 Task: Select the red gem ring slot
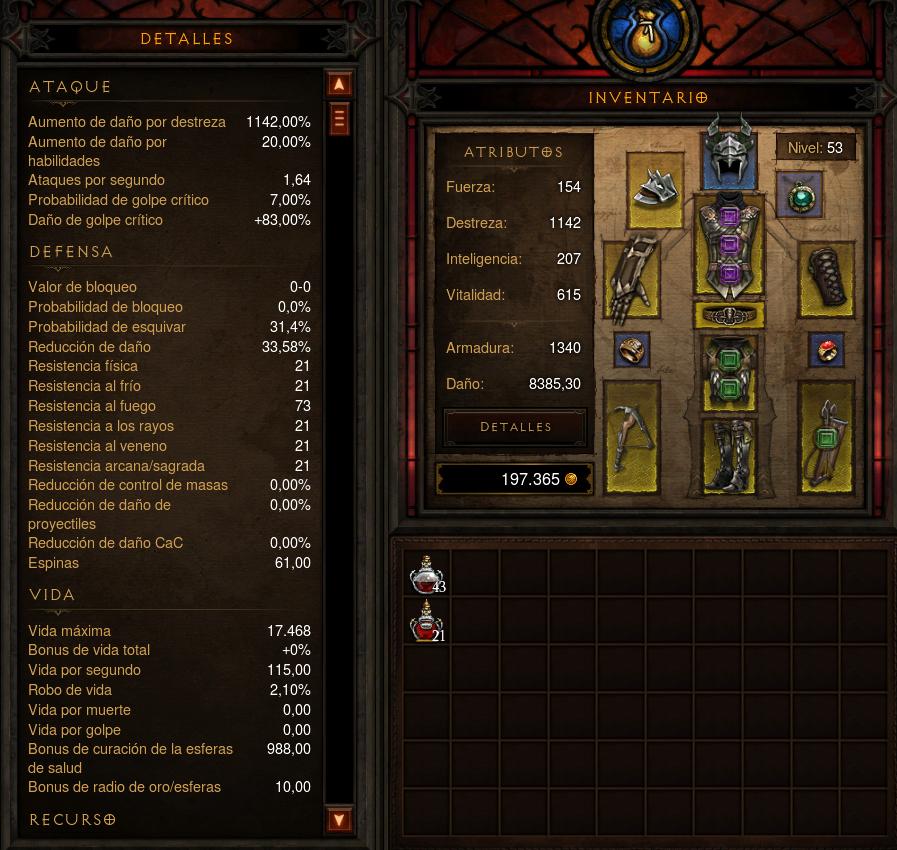click(827, 350)
